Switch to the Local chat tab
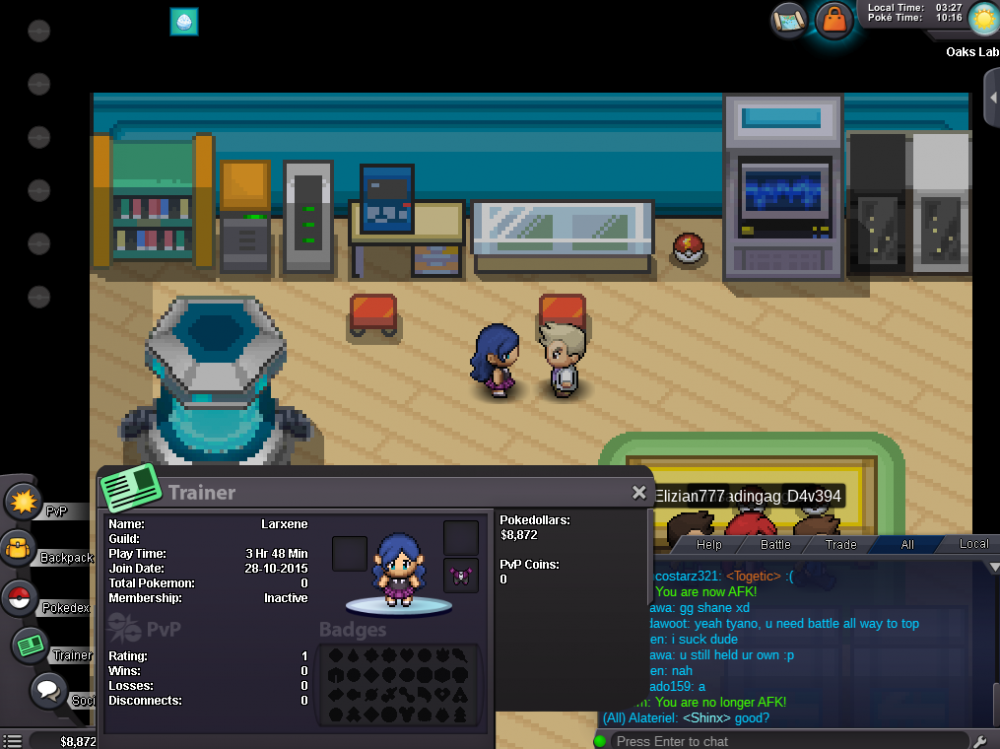The image size is (1000, 749). [x=973, y=545]
